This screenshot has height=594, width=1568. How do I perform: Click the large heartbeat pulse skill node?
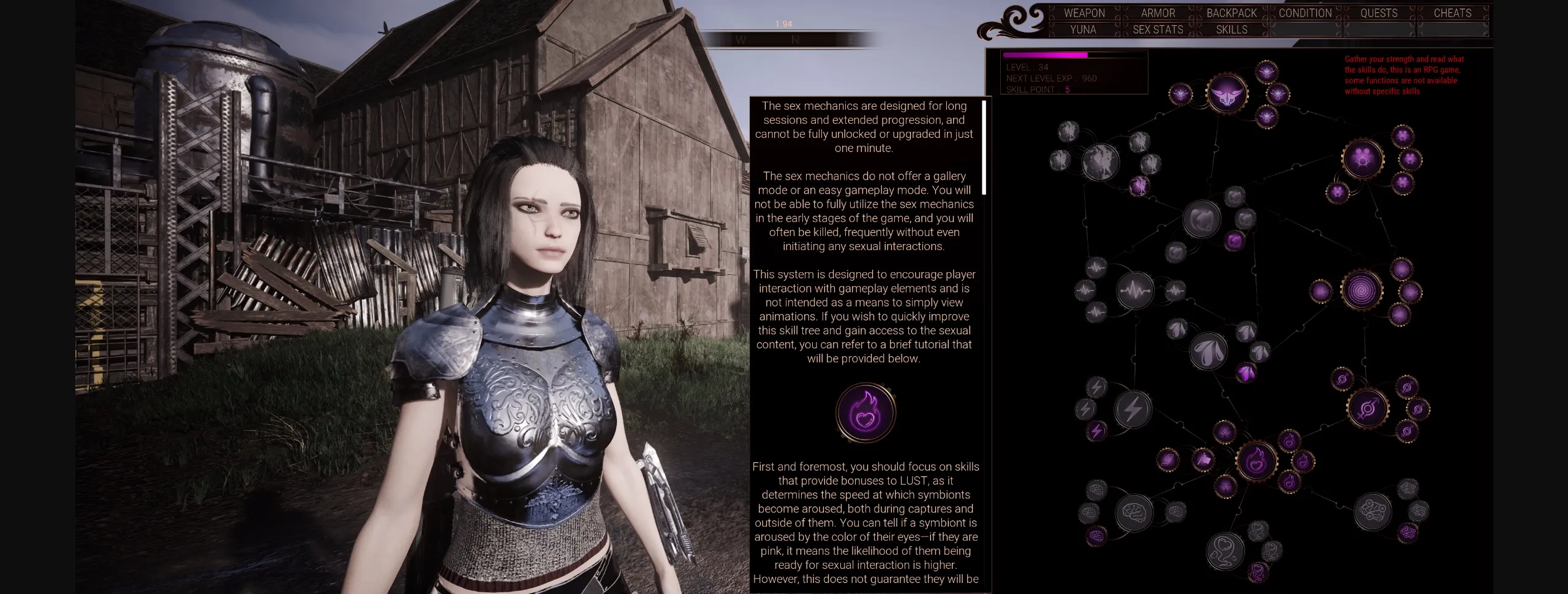[1134, 290]
